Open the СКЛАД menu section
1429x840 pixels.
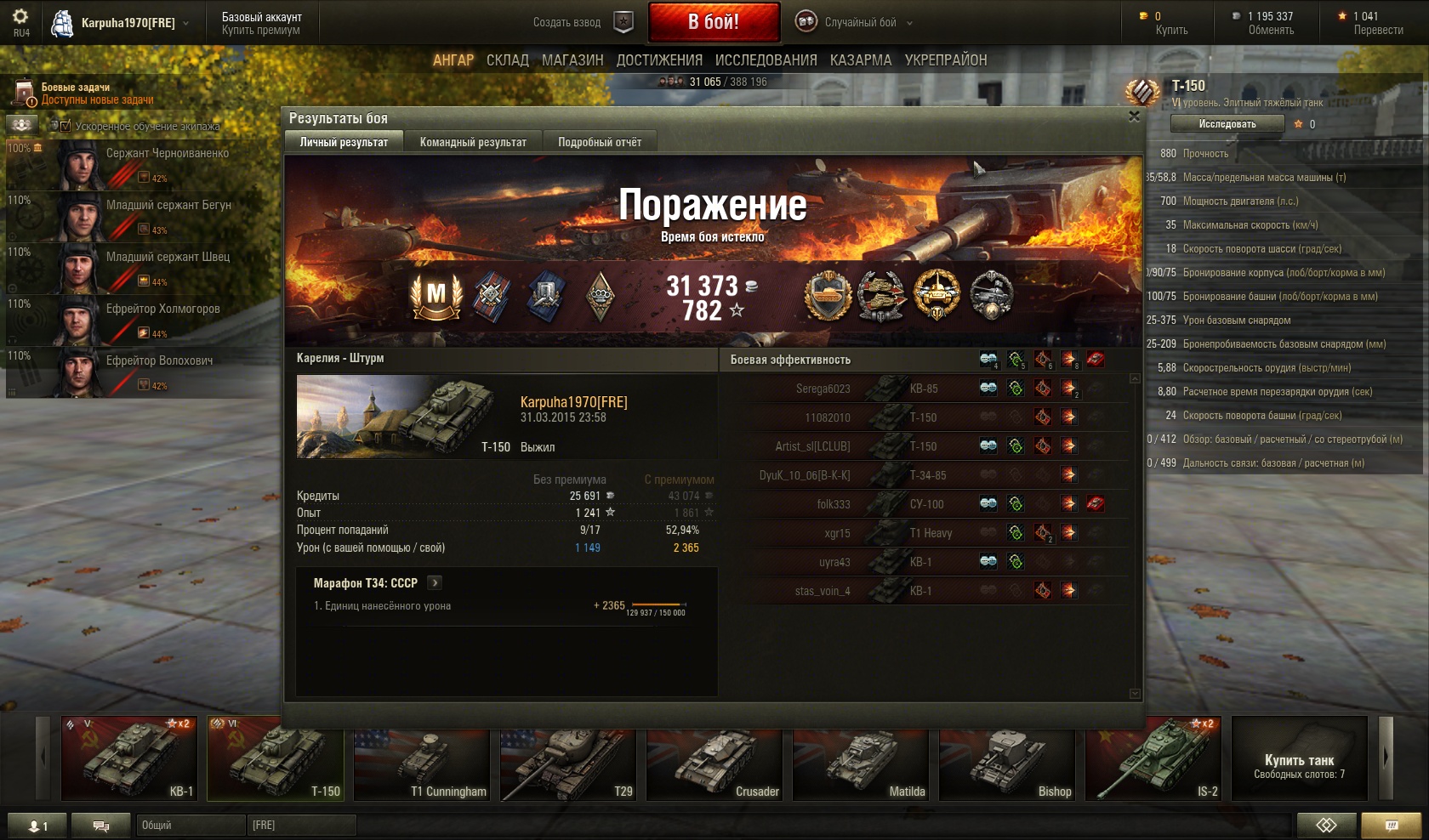[x=508, y=60]
